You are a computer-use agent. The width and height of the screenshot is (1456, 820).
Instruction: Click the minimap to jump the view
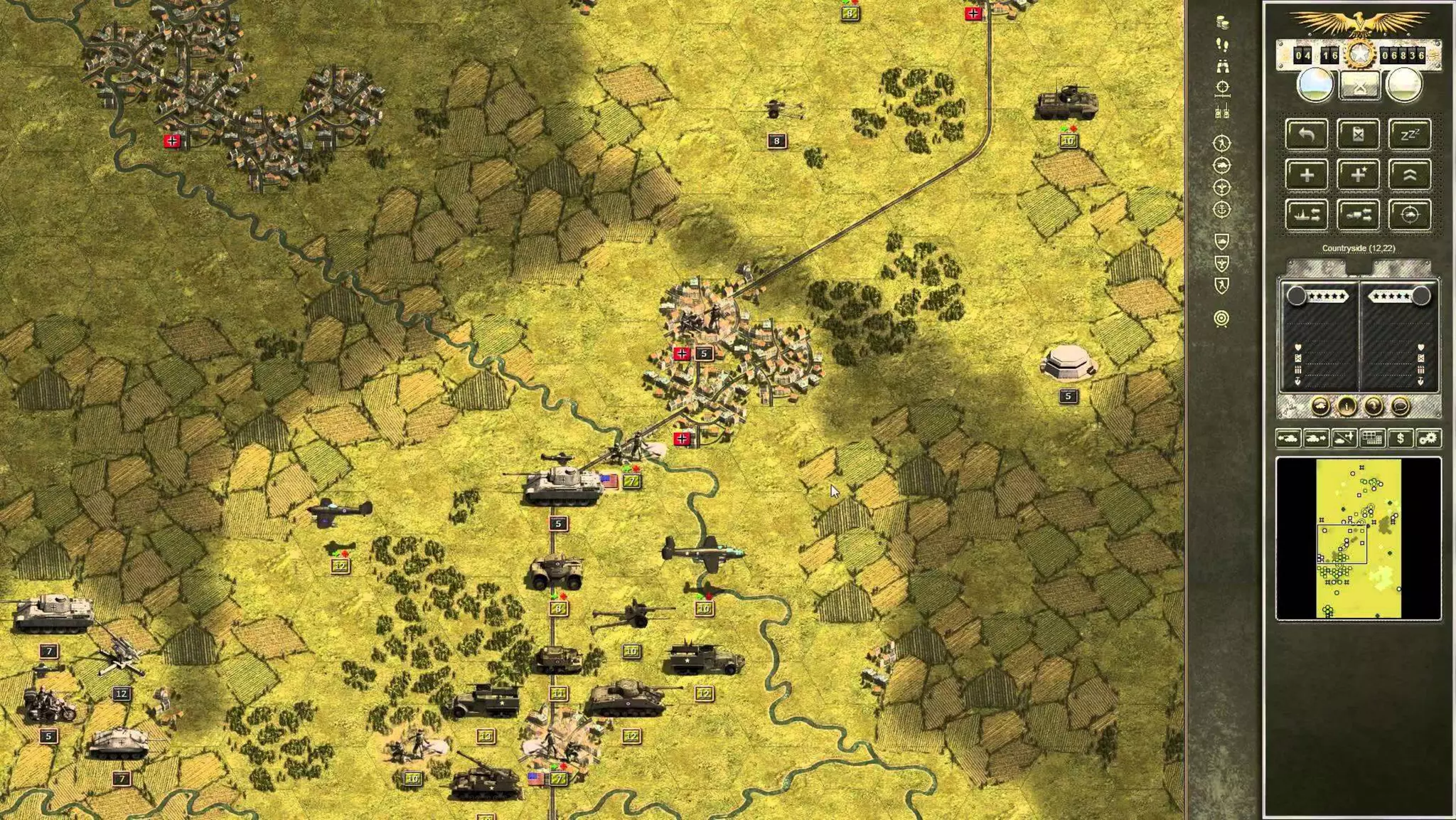tap(1358, 538)
